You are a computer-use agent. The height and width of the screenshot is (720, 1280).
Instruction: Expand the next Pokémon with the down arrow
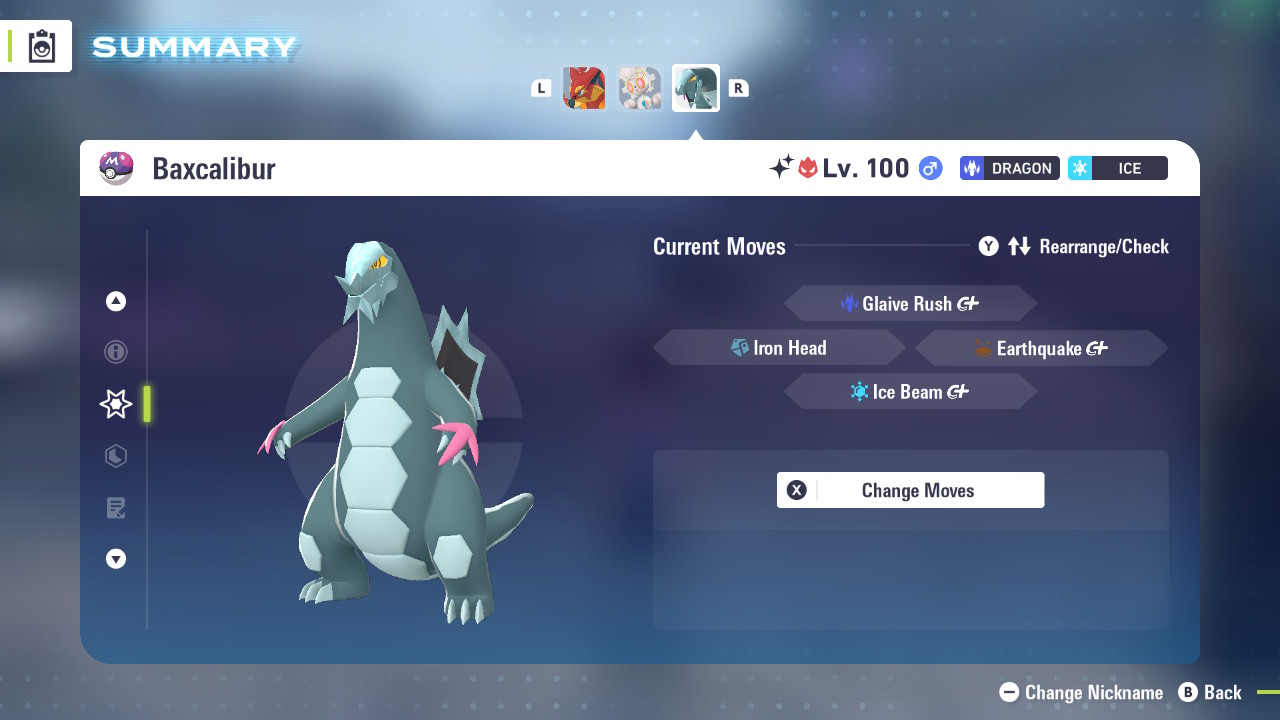[x=115, y=559]
